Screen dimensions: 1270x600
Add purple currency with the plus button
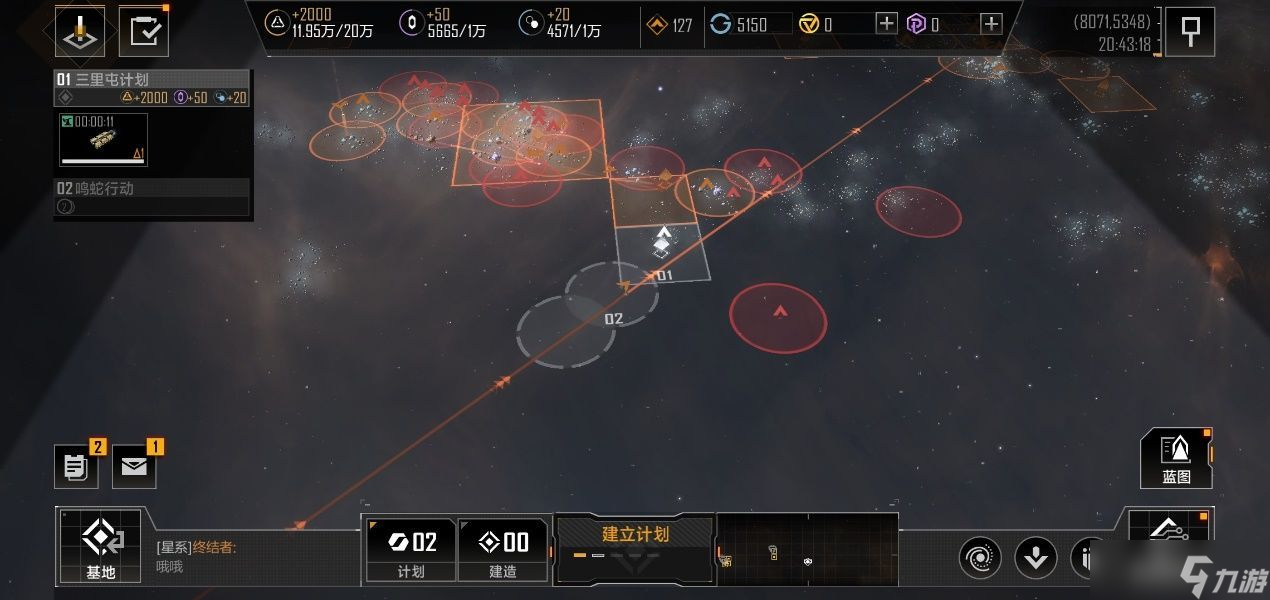click(990, 25)
